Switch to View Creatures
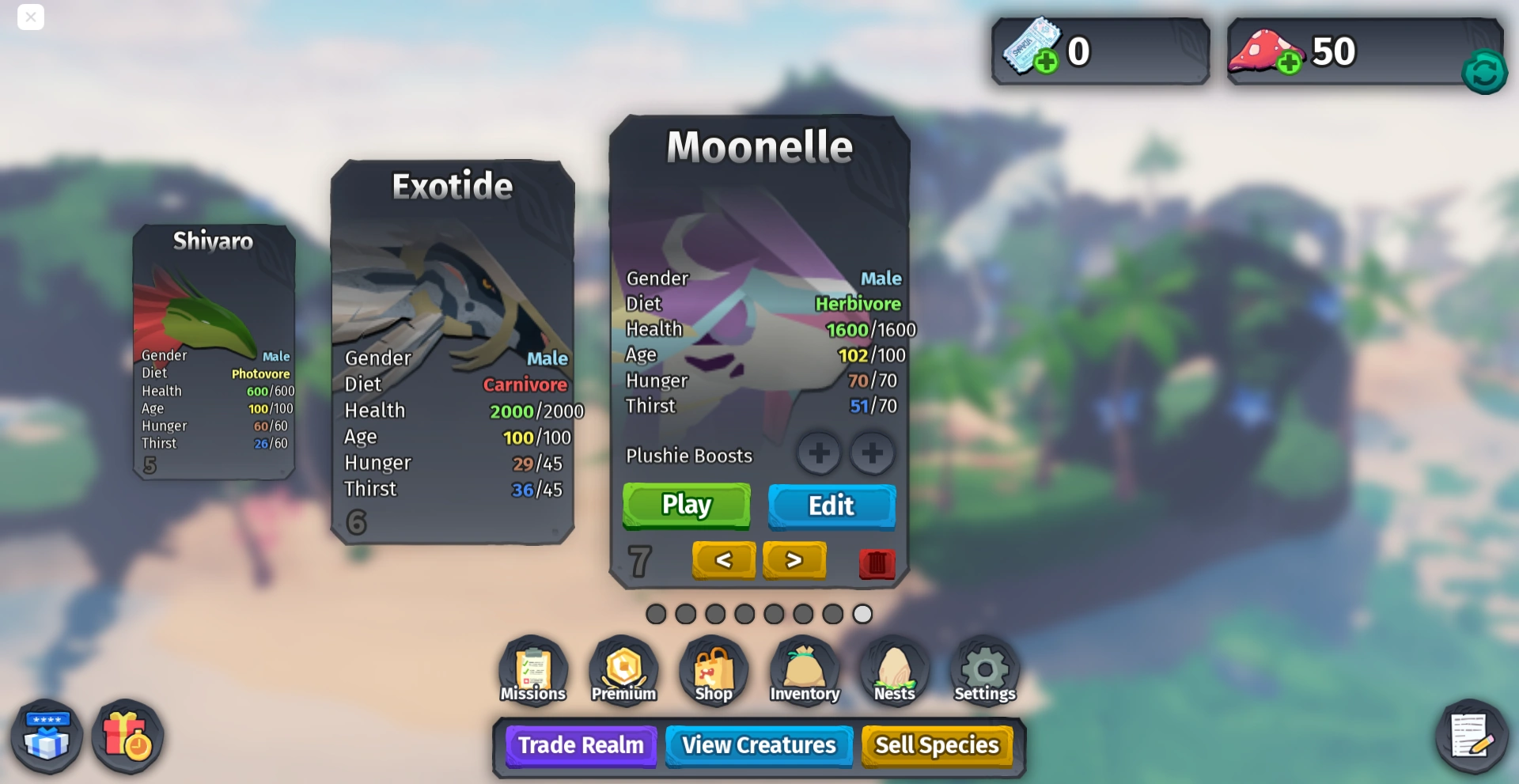 pyautogui.click(x=758, y=744)
